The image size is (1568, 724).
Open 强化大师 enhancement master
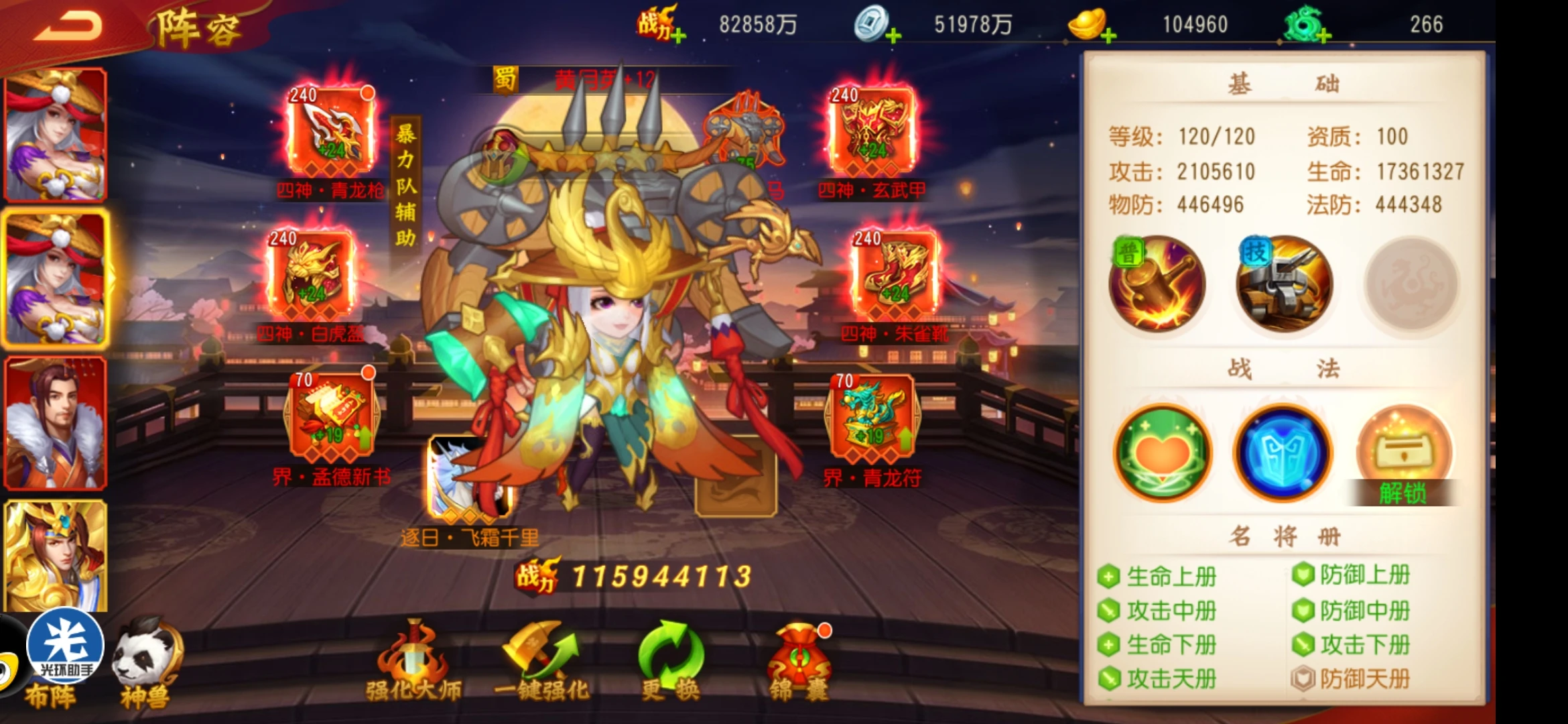coord(413,660)
